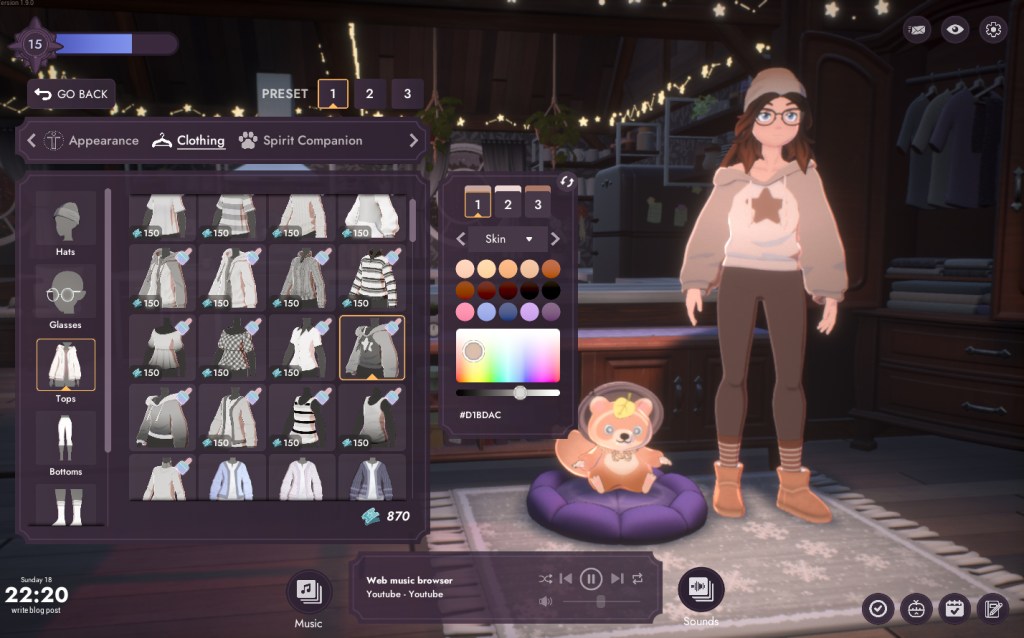Toggle shuffle on the music player

[x=545, y=578]
